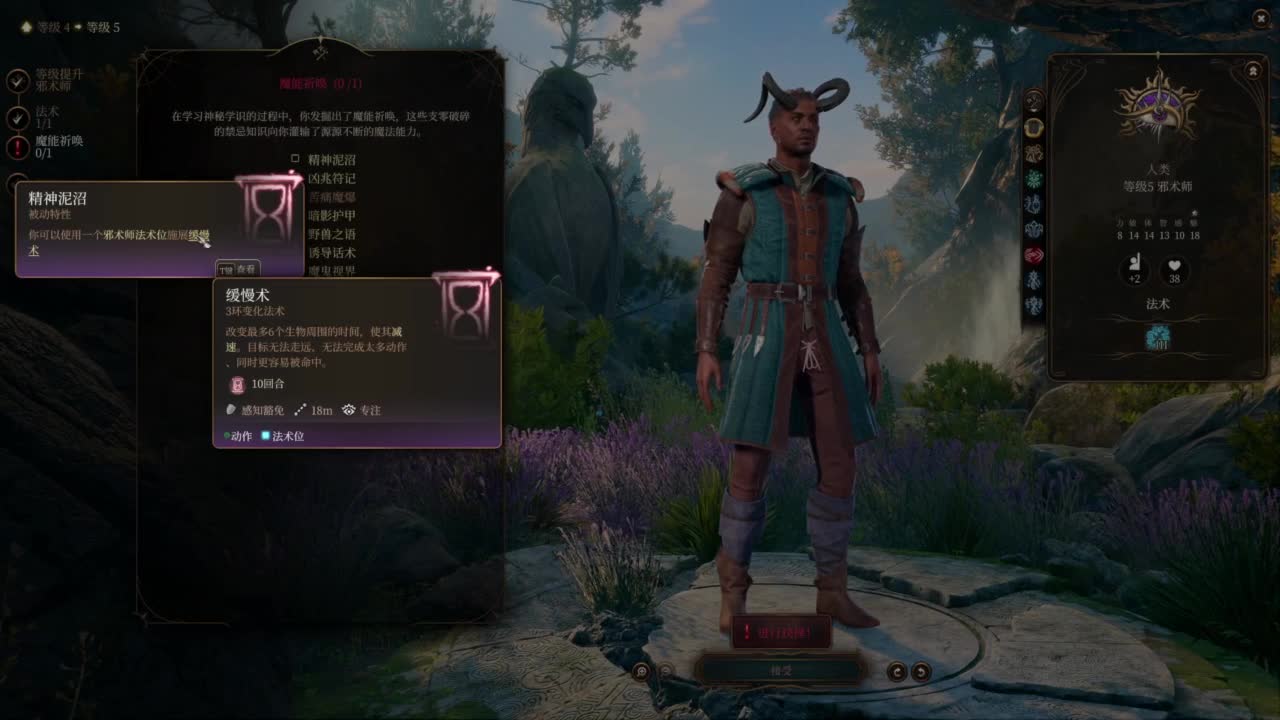Close the level-up screen
Image resolution: width=1280 pixels, height=720 pixels.
click(x=1259, y=19)
